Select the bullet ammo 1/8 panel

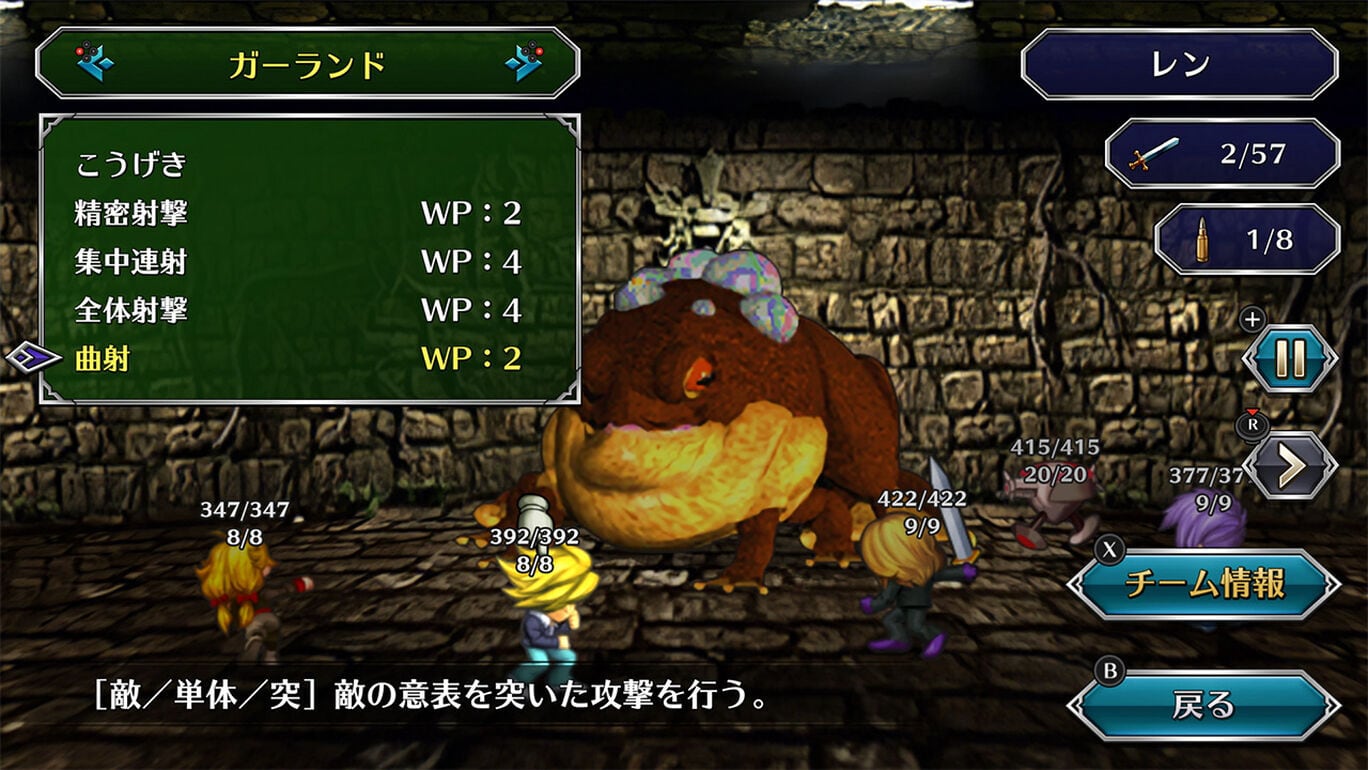tap(1246, 240)
